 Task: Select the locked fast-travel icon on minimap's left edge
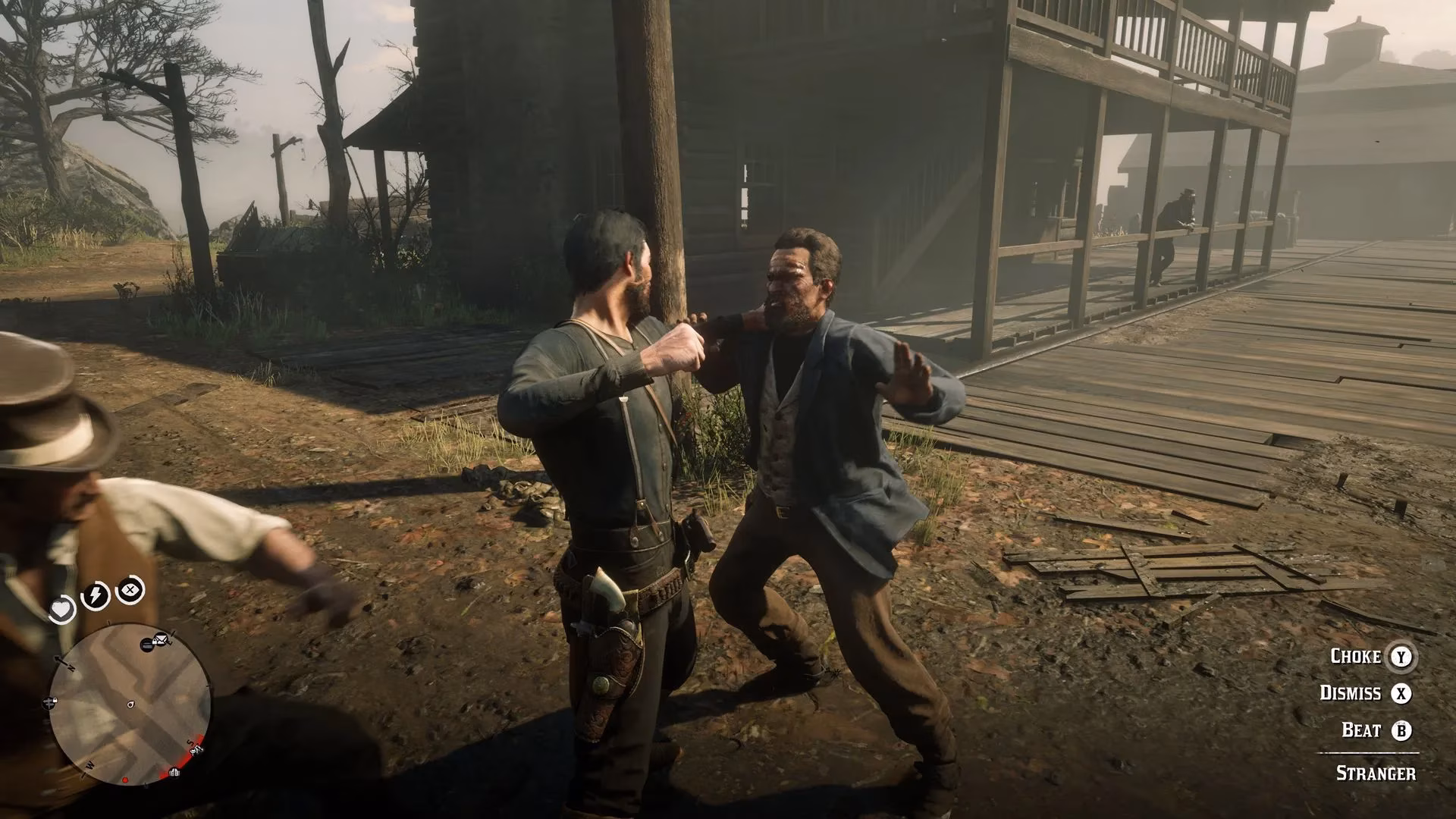[49, 703]
